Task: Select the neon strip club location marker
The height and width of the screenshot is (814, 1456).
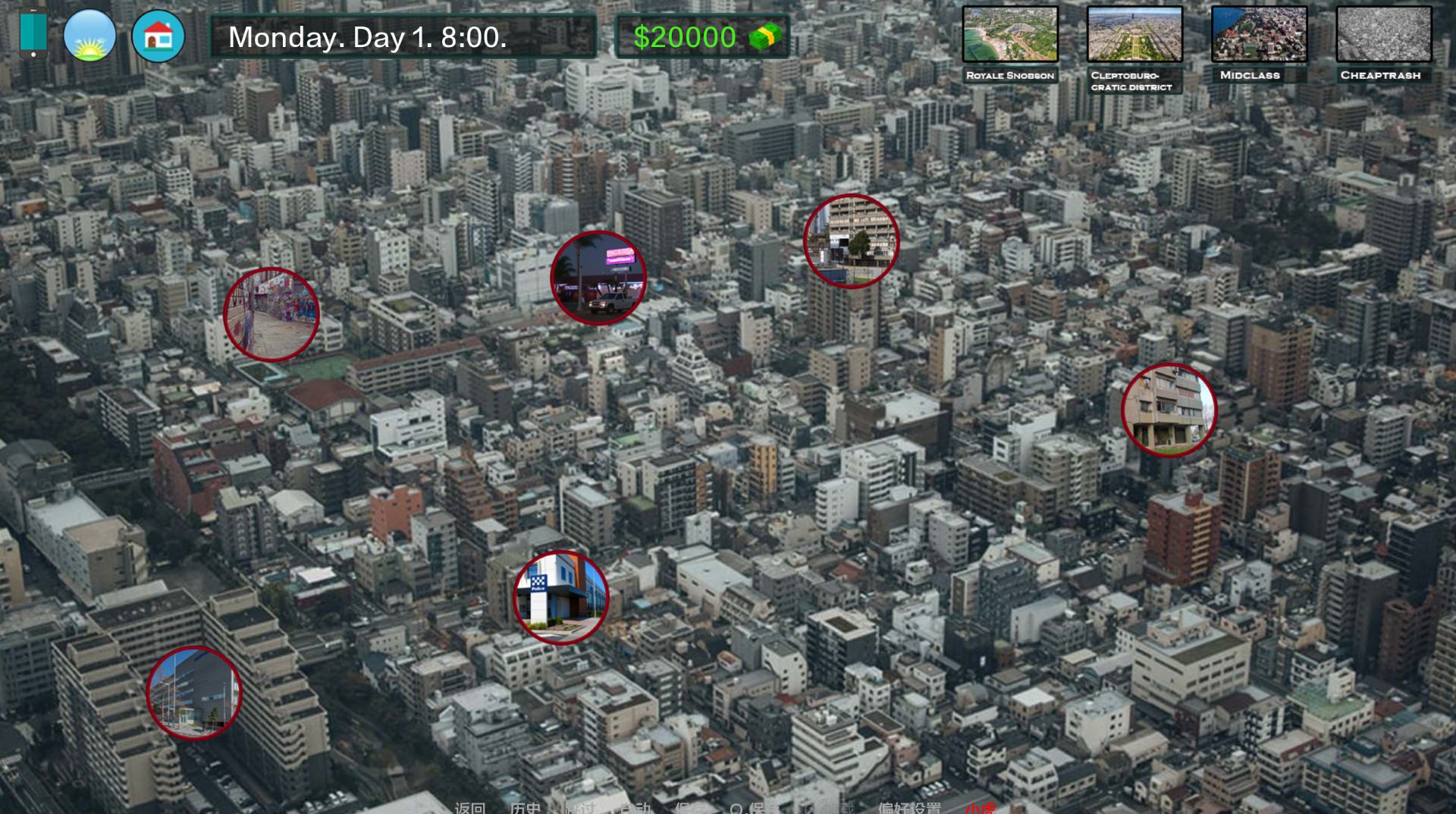Action: (x=598, y=278)
